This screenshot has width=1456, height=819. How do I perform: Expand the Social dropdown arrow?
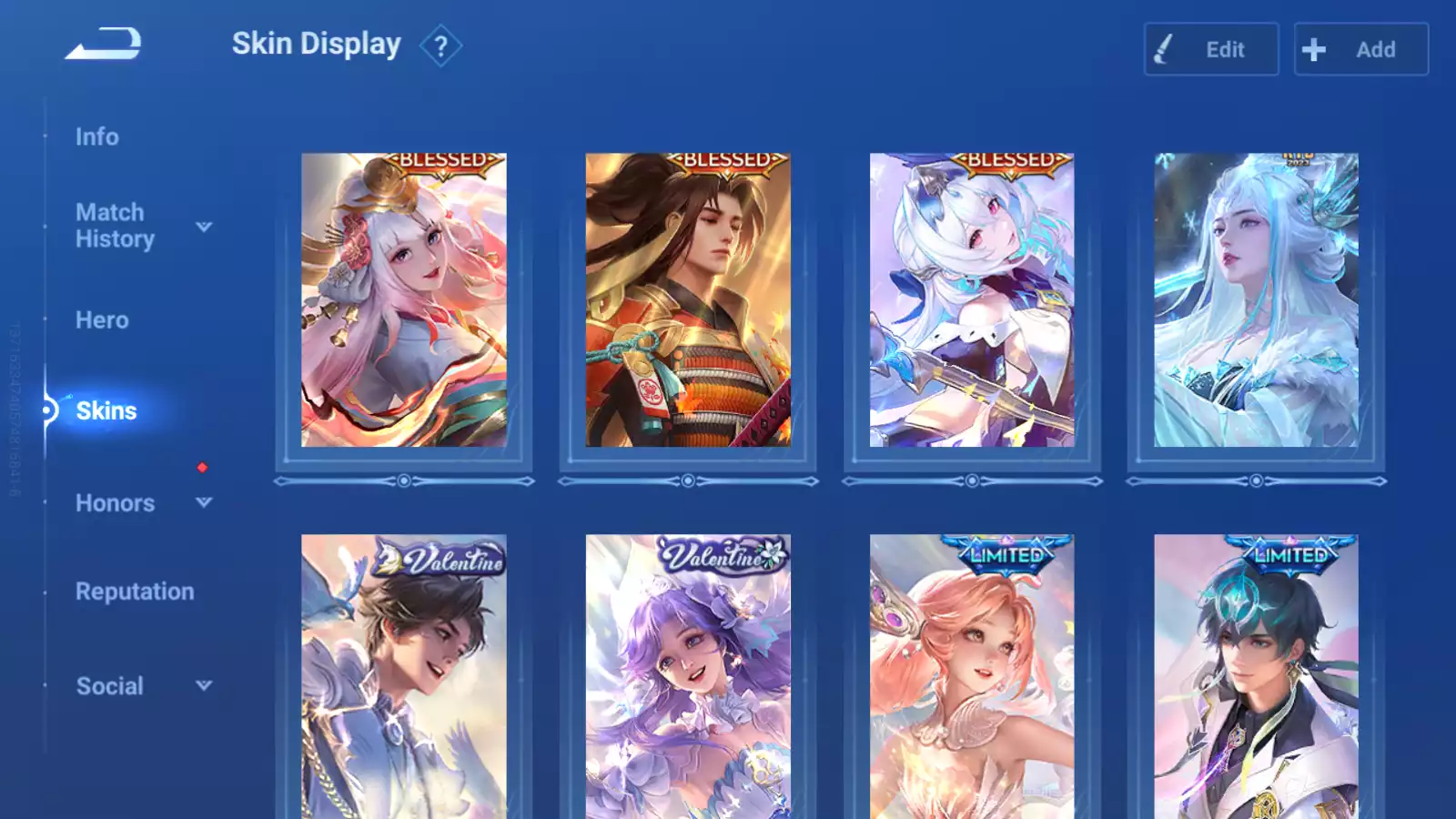coord(204,685)
